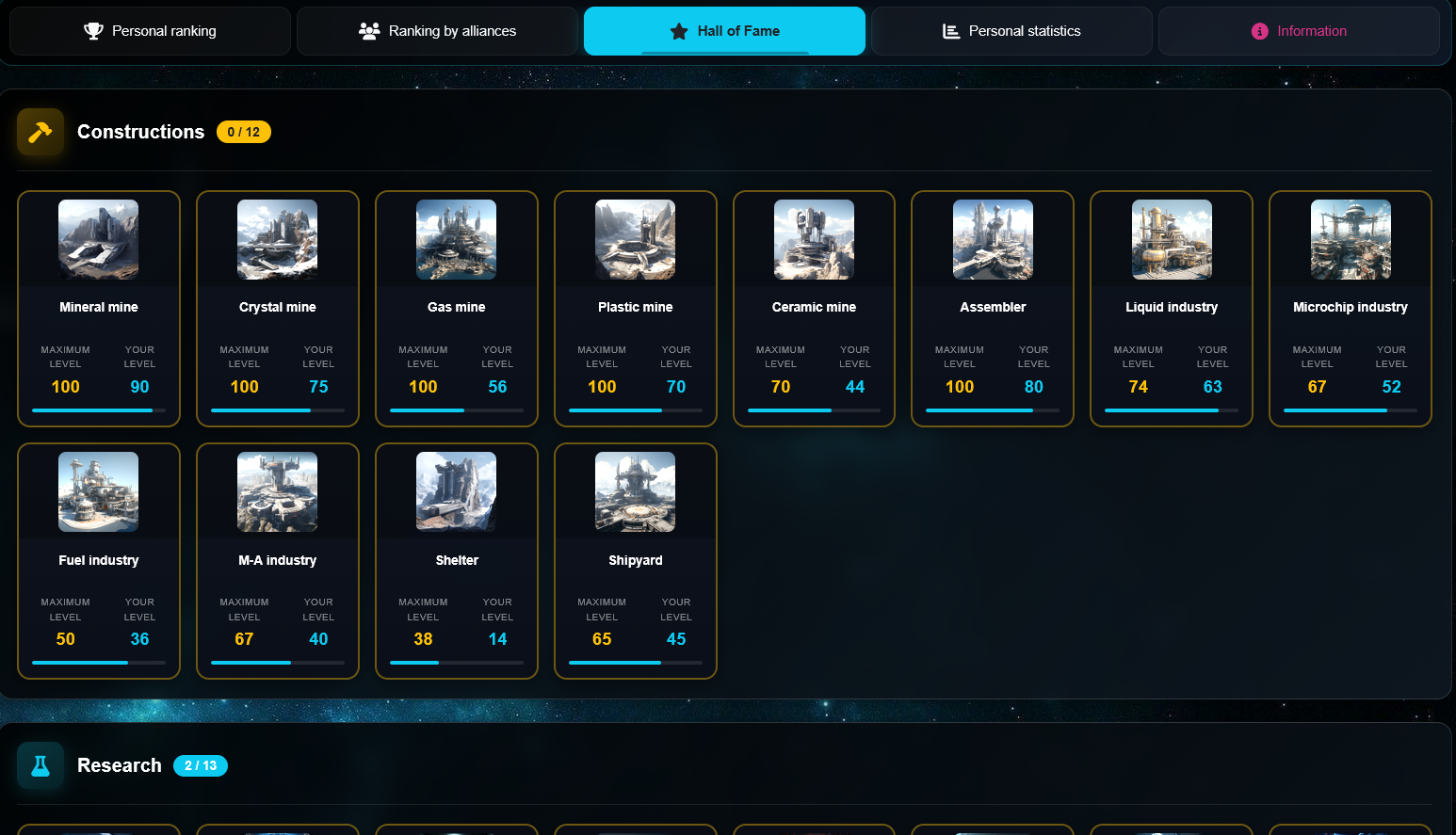The image size is (1456, 835).
Task: Click the Shipyard building image
Action: click(x=635, y=491)
